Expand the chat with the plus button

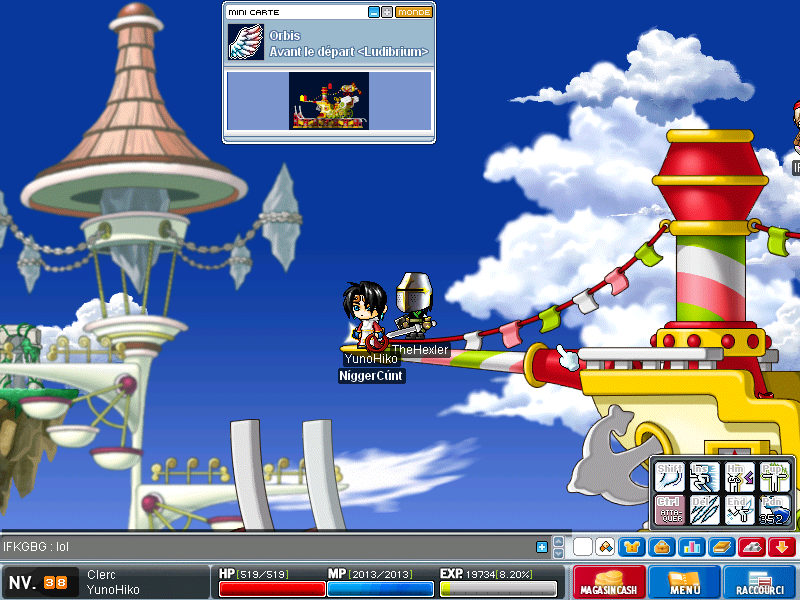pos(542,547)
